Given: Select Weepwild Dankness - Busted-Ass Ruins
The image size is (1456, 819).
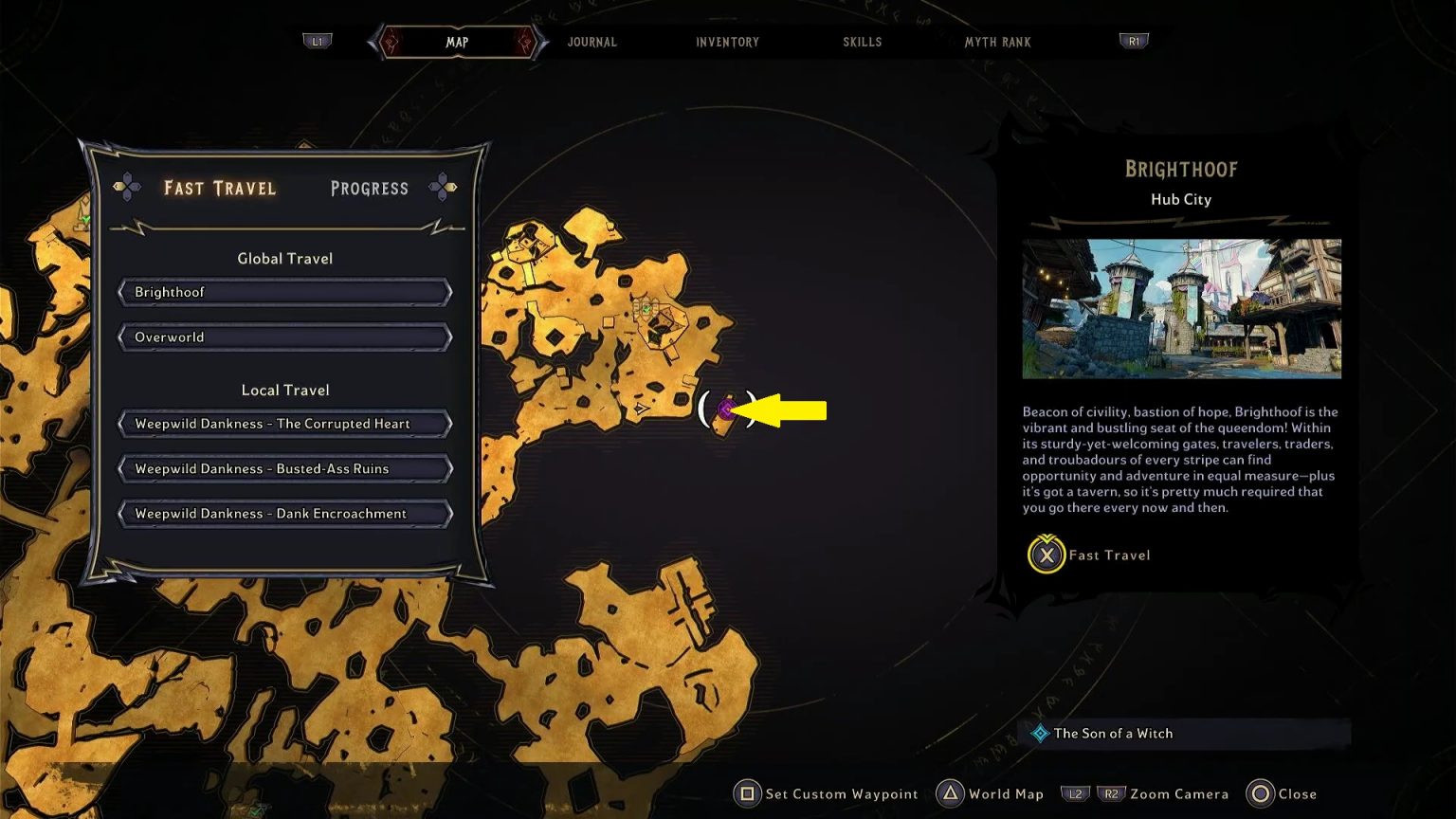Looking at the screenshot, I should tap(283, 468).
